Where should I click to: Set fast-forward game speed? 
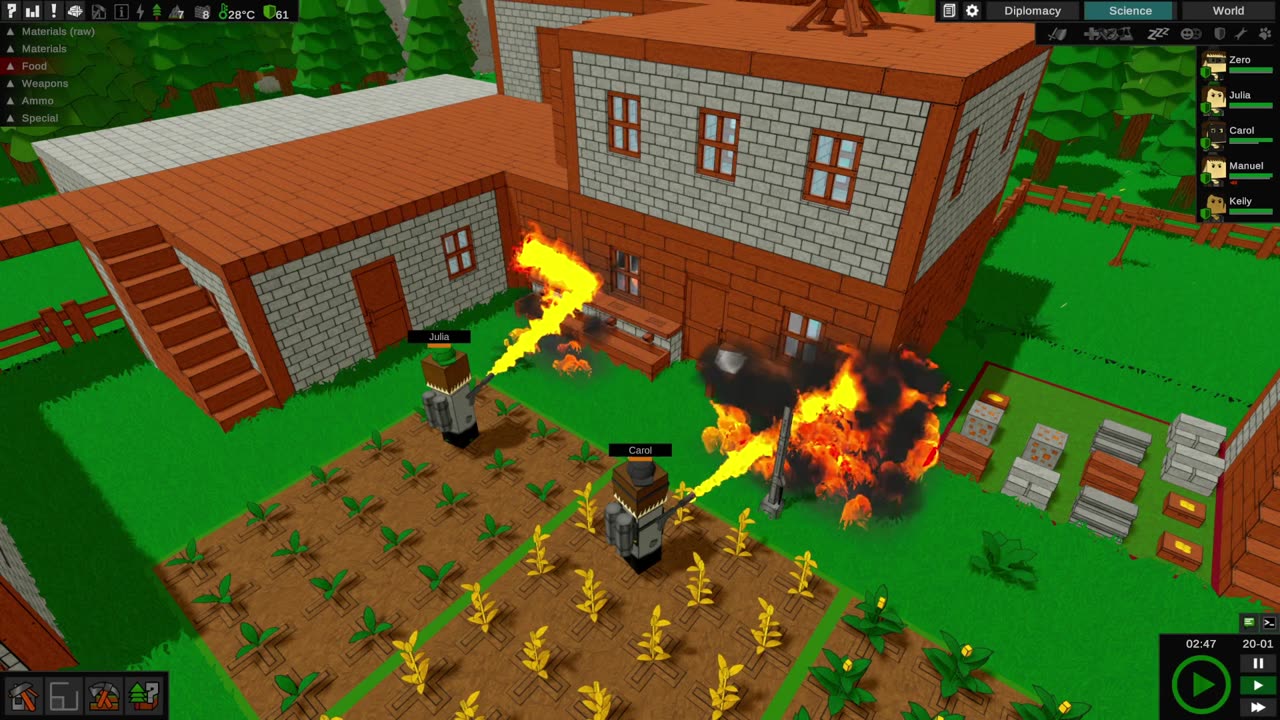(x=1258, y=707)
